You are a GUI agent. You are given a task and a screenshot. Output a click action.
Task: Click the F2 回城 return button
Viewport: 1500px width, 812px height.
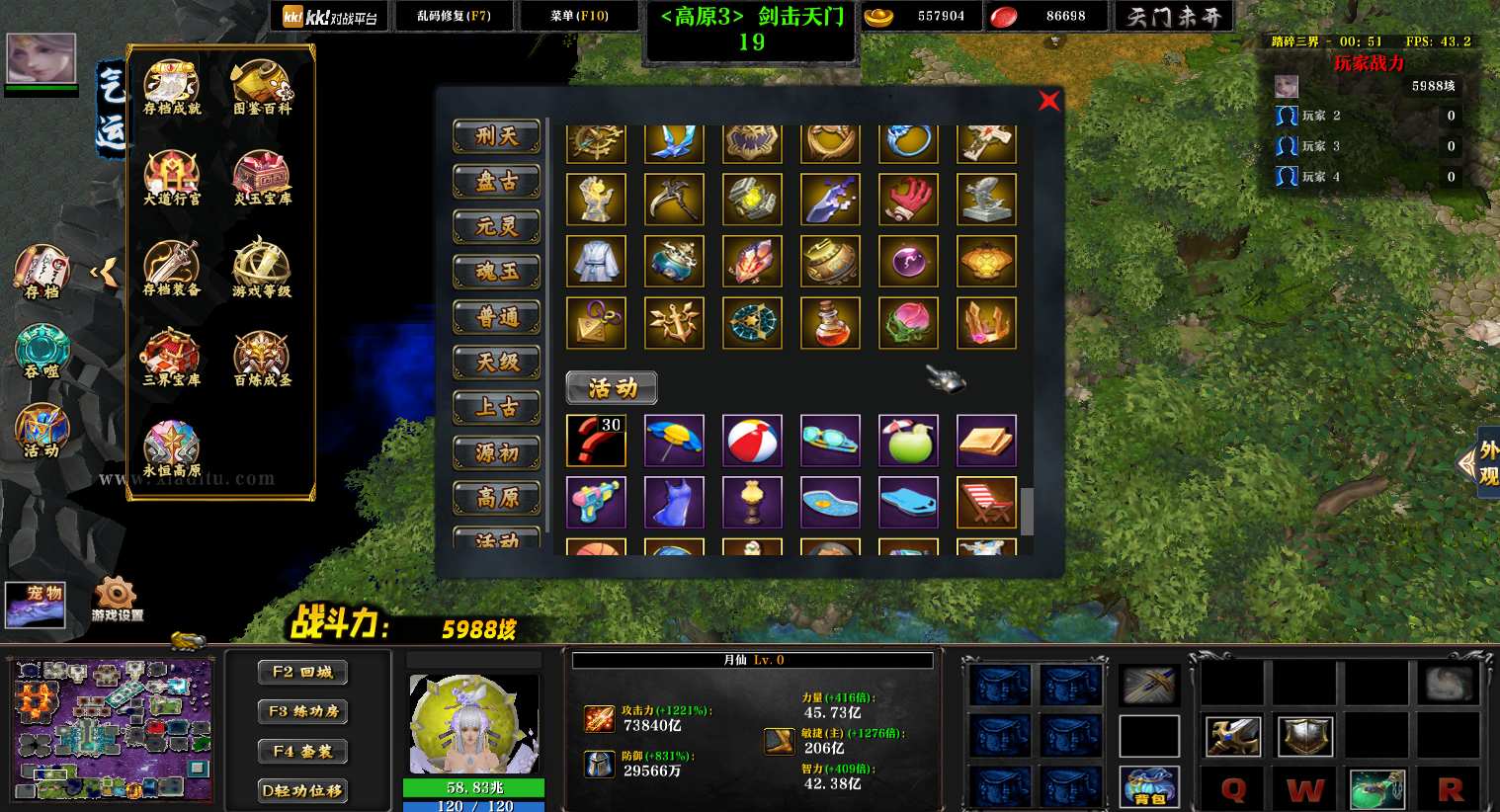point(302,672)
